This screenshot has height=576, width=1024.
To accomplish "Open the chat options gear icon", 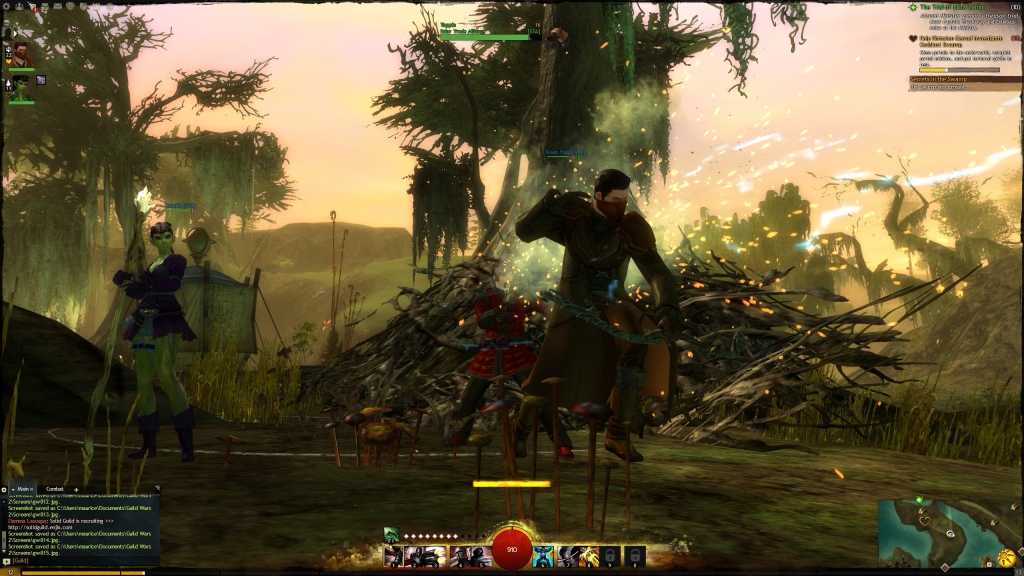I will (x=4, y=489).
